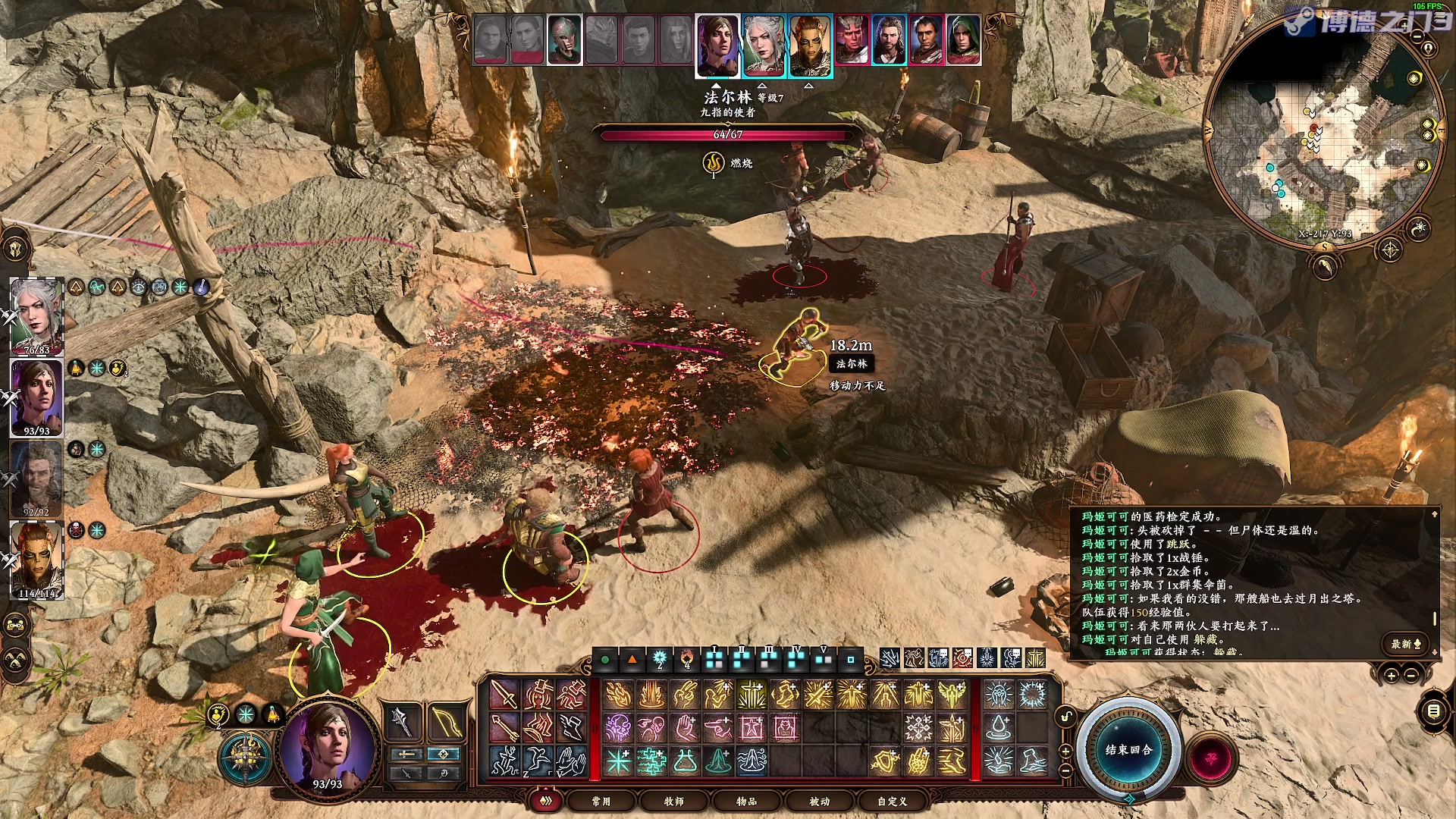Image resolution: width=1456 pixels, height=819 pixels.
Task: Click the 最新 button in combat log
Action: pyautogui.click(x=1405, y=644)
